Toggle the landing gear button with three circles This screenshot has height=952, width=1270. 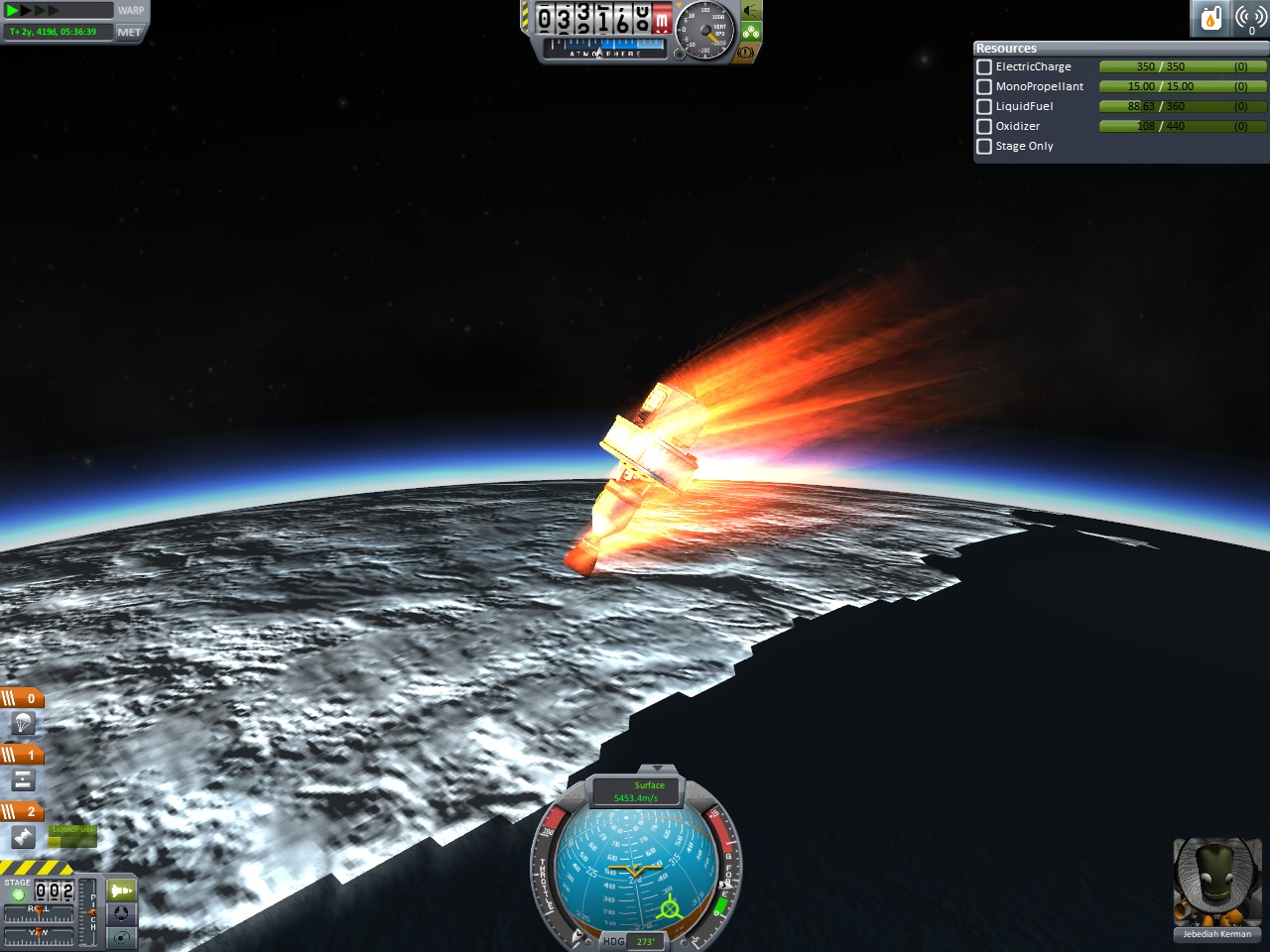coord(751,32)
